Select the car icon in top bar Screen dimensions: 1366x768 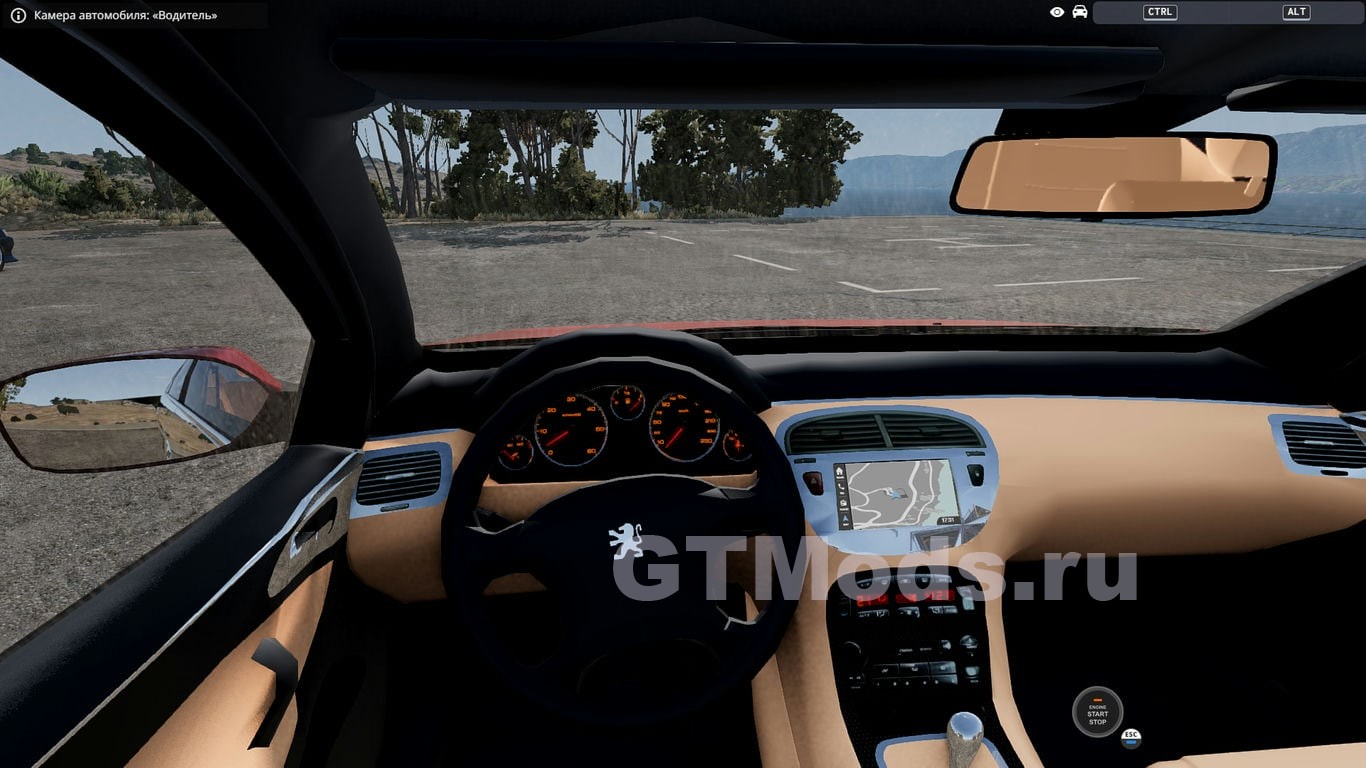click(x=1080, y=12)
